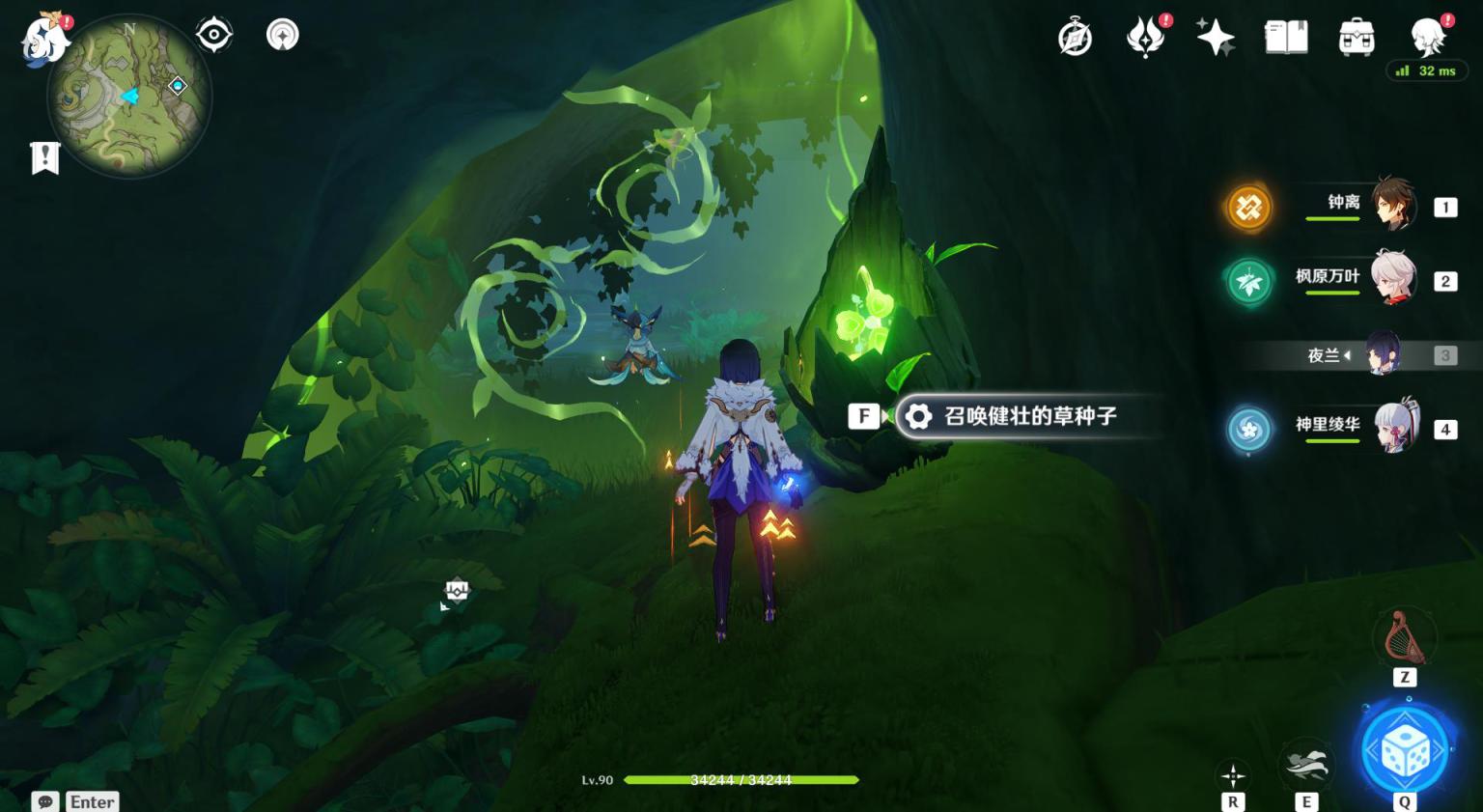Choose the 召唤健壮的草种子 interaction prompt
This screenshot has width=1483, height=812.
pos(1029,416)
